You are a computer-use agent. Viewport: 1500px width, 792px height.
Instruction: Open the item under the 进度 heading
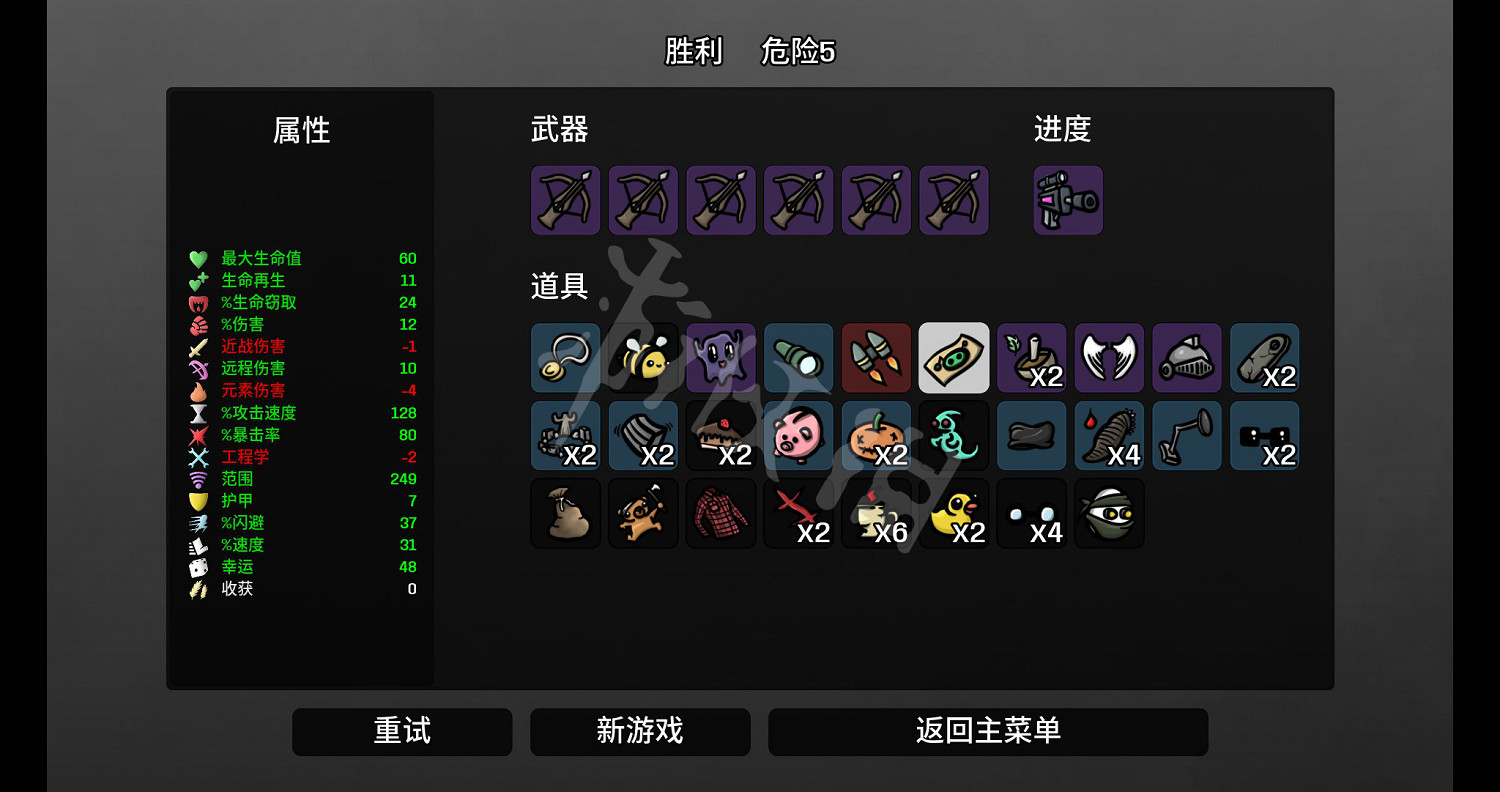pyautogui.click(x=1067, y=199)
